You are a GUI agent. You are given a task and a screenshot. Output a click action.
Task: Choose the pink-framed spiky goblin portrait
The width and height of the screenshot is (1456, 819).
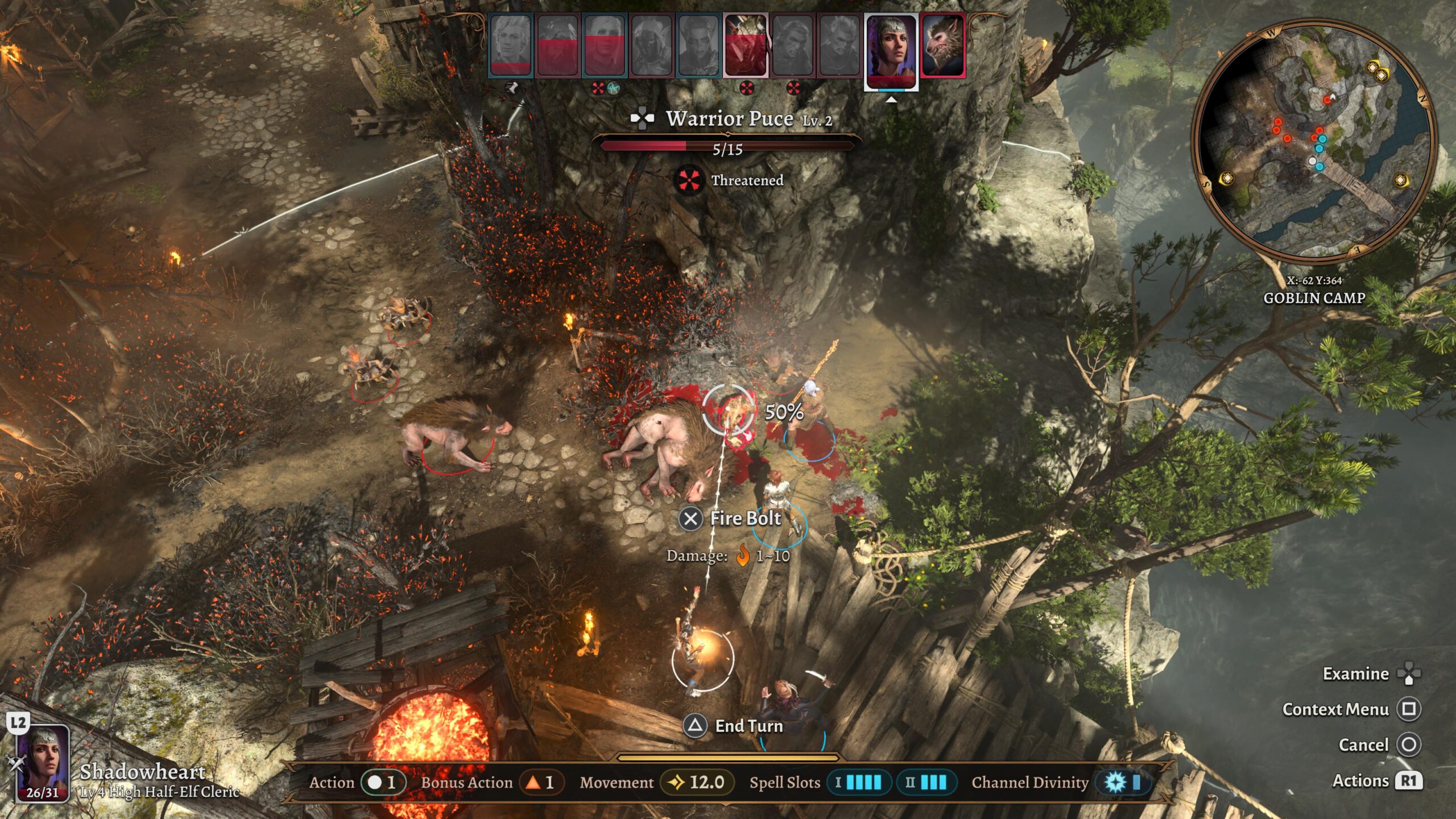(x=746, y=45)
